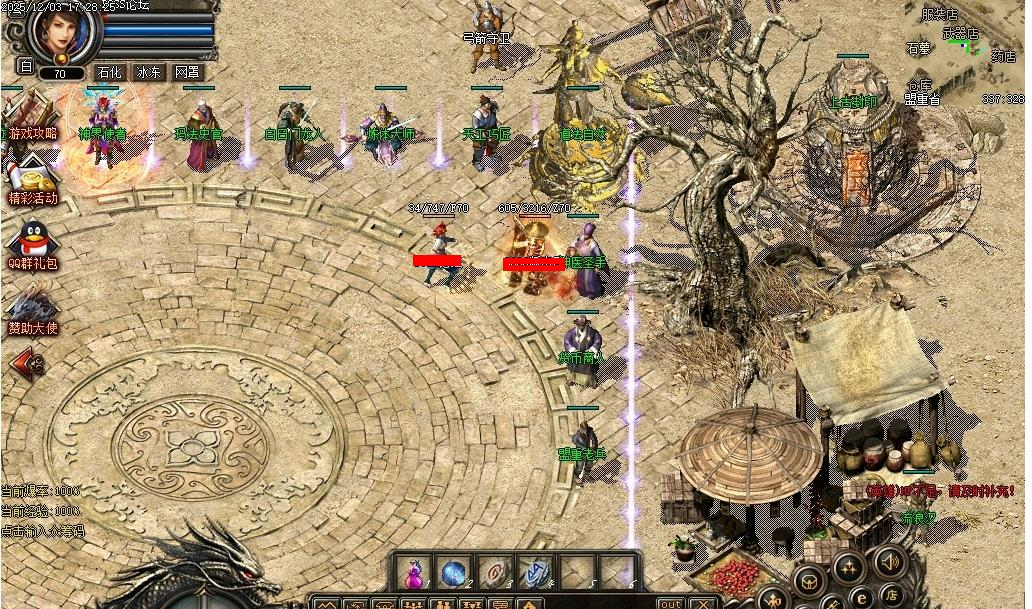Activate the blue orb skill in slot 2
Viewport: 1032px width, 609px height.
click(x=453, y=573)
